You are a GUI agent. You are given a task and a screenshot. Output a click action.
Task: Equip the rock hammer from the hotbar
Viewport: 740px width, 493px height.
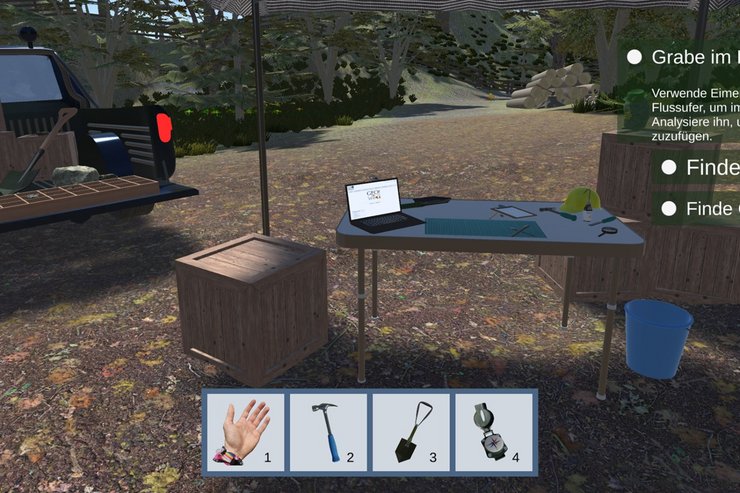coord(328,432)
